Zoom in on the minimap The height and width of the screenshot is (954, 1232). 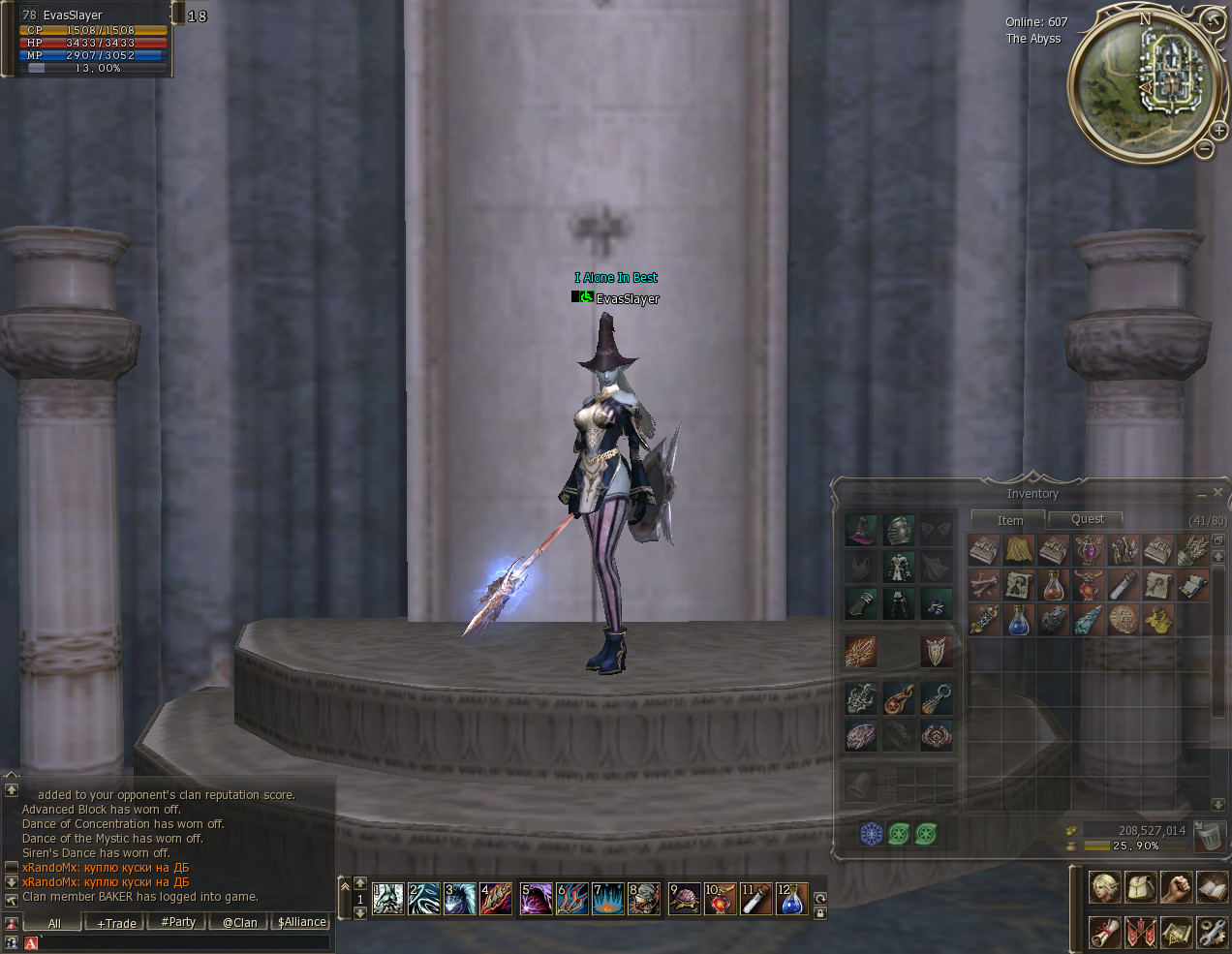pyautogui.click(x=1218, y=131)
